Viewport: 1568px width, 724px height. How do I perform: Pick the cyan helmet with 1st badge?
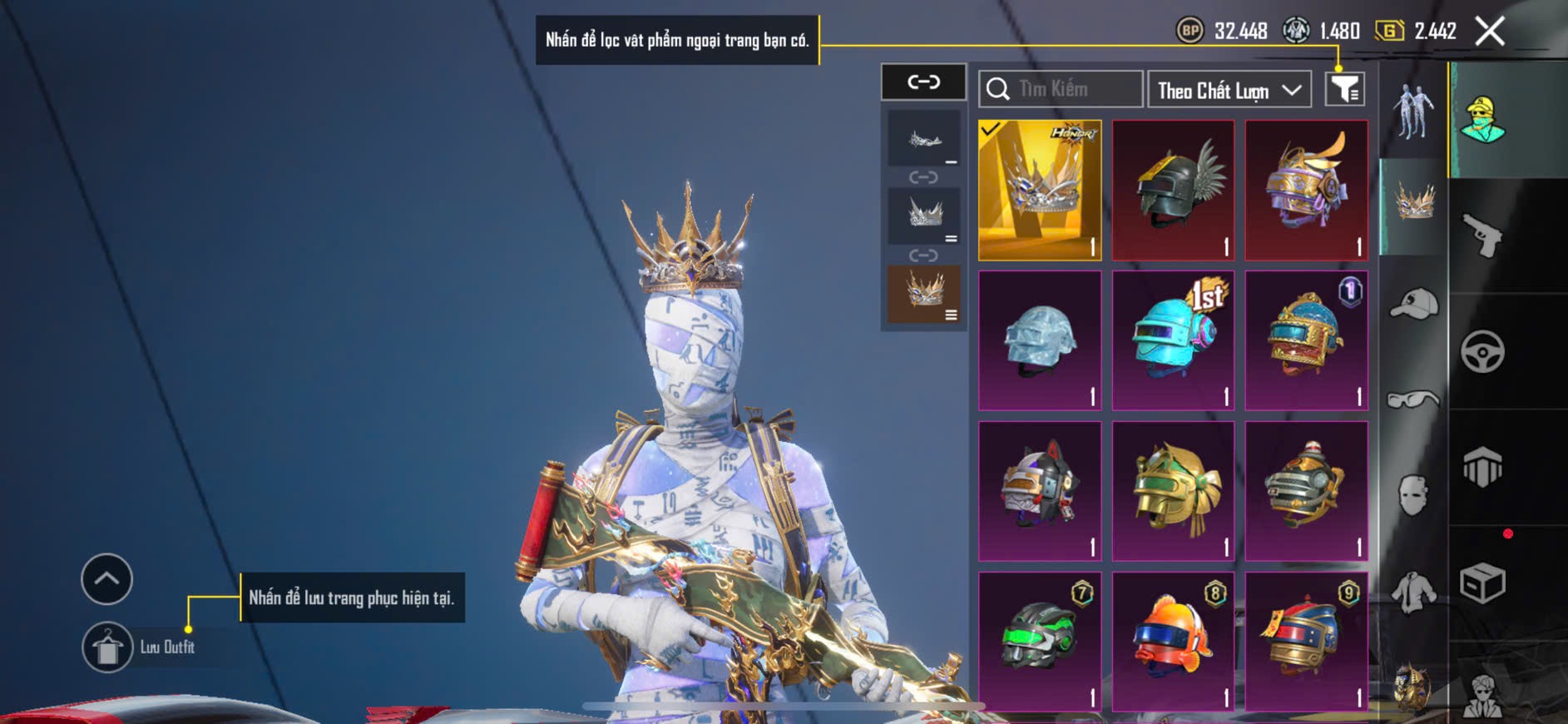tap(1173, 340)
